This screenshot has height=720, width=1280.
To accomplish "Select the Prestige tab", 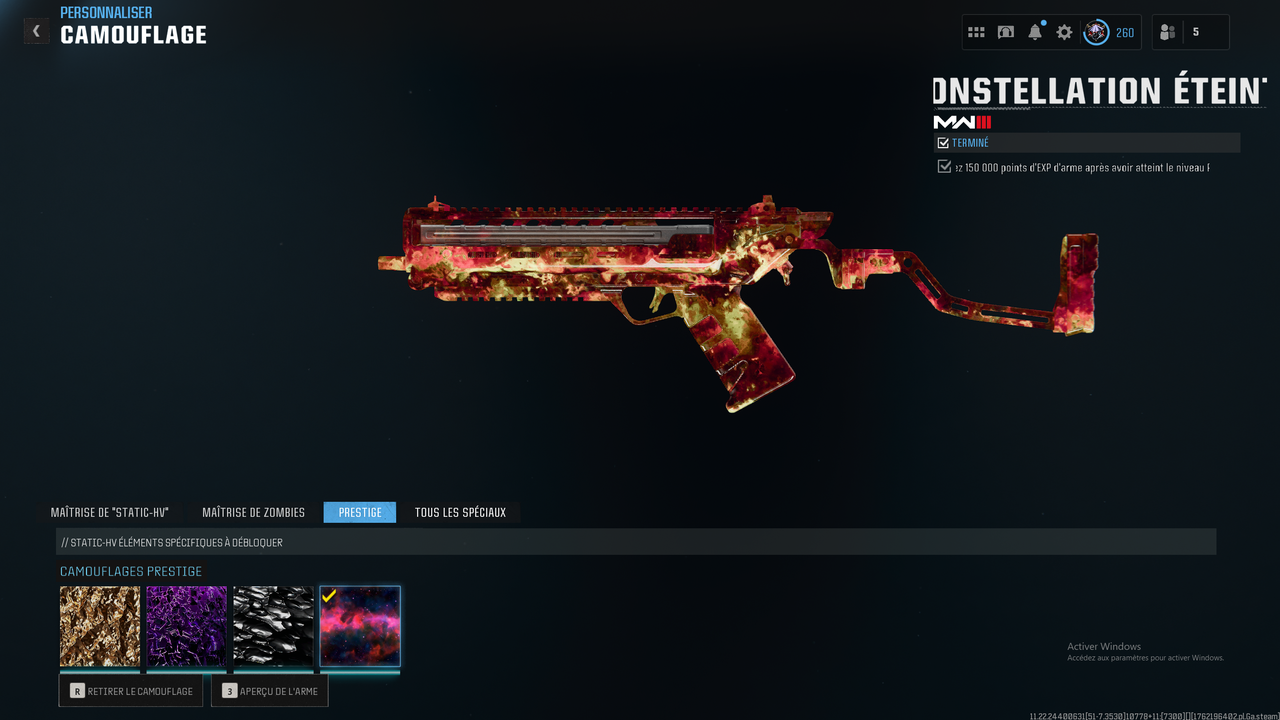I will pos(360,513).
